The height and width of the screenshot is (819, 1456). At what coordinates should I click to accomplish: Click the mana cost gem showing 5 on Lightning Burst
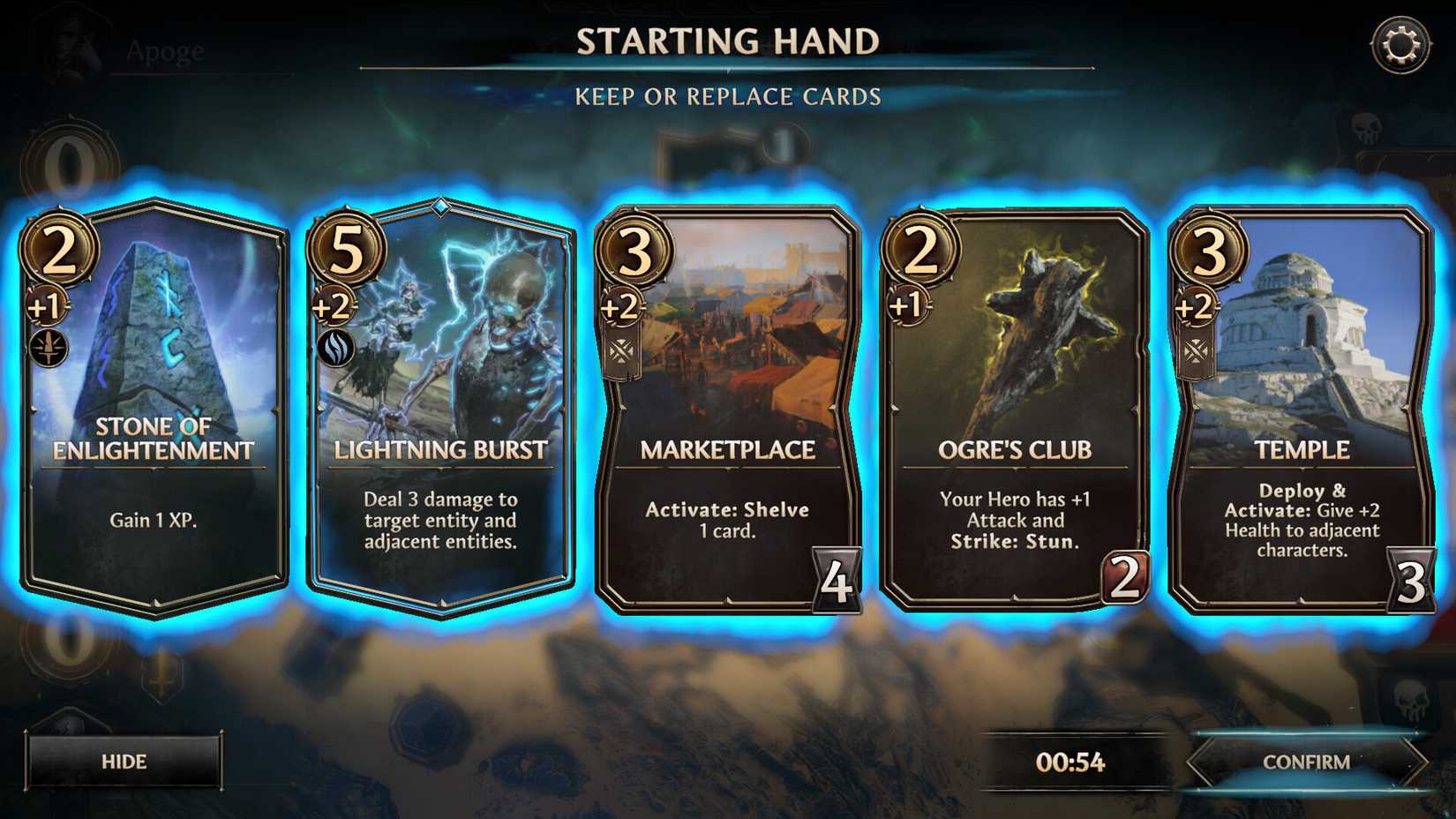click(x=348, y=252)
